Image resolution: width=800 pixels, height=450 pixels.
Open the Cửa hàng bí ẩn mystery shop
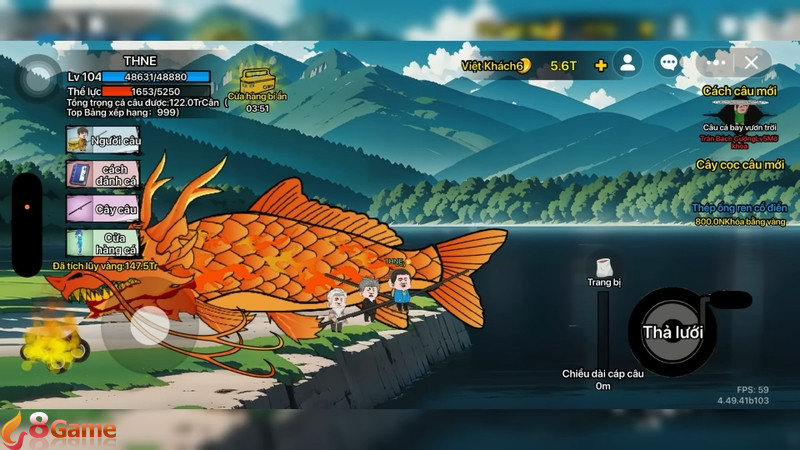pyautogui.click(x=258, y=77)
